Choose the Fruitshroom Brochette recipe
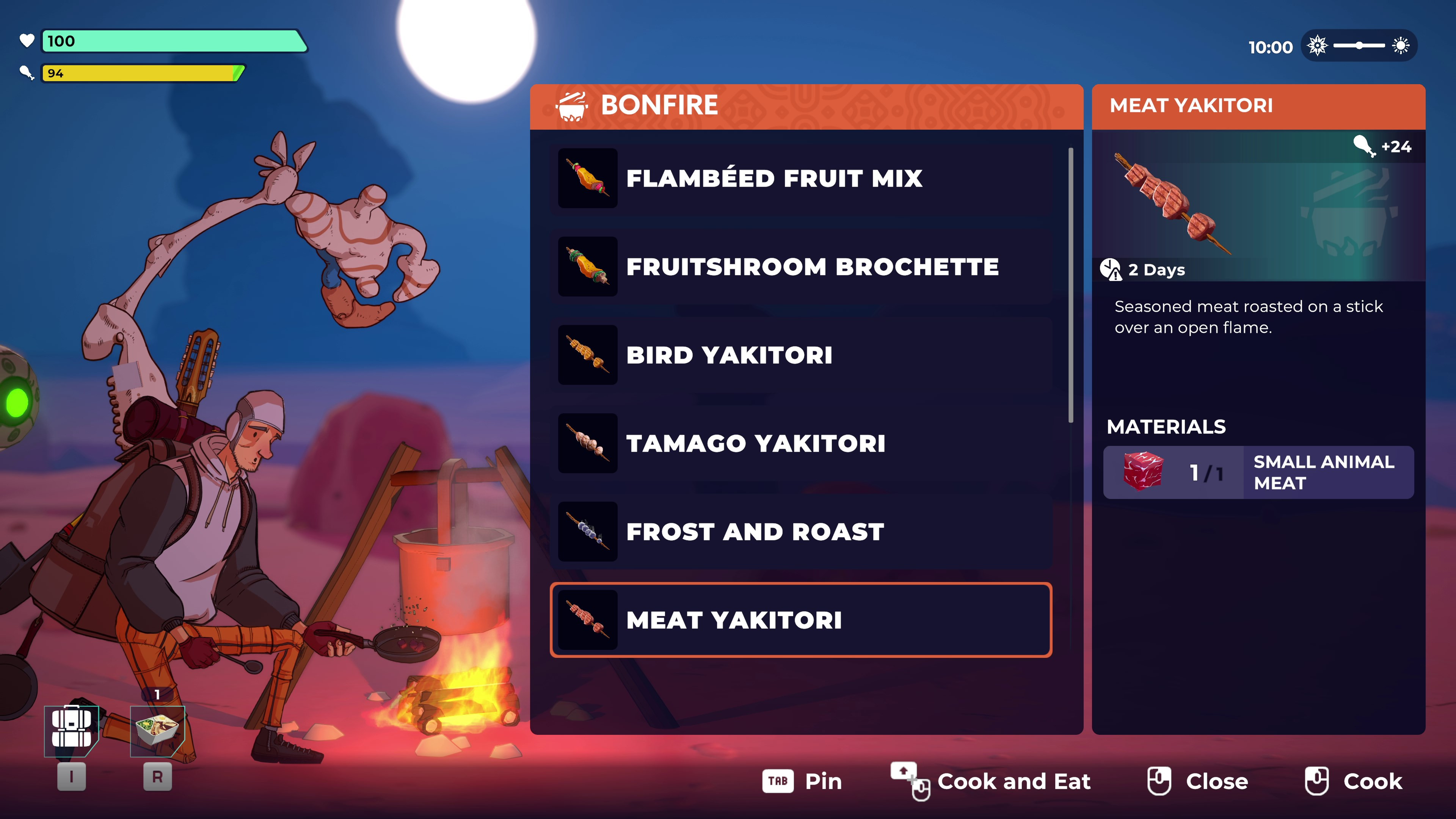This screenshot has height=819, width=1456. coord(800,267)
